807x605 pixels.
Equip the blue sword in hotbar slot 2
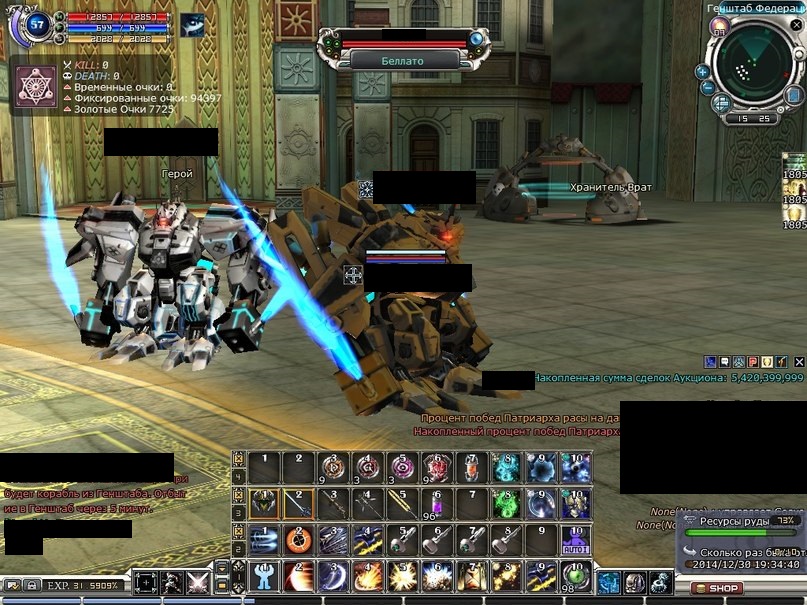point(297,503)
